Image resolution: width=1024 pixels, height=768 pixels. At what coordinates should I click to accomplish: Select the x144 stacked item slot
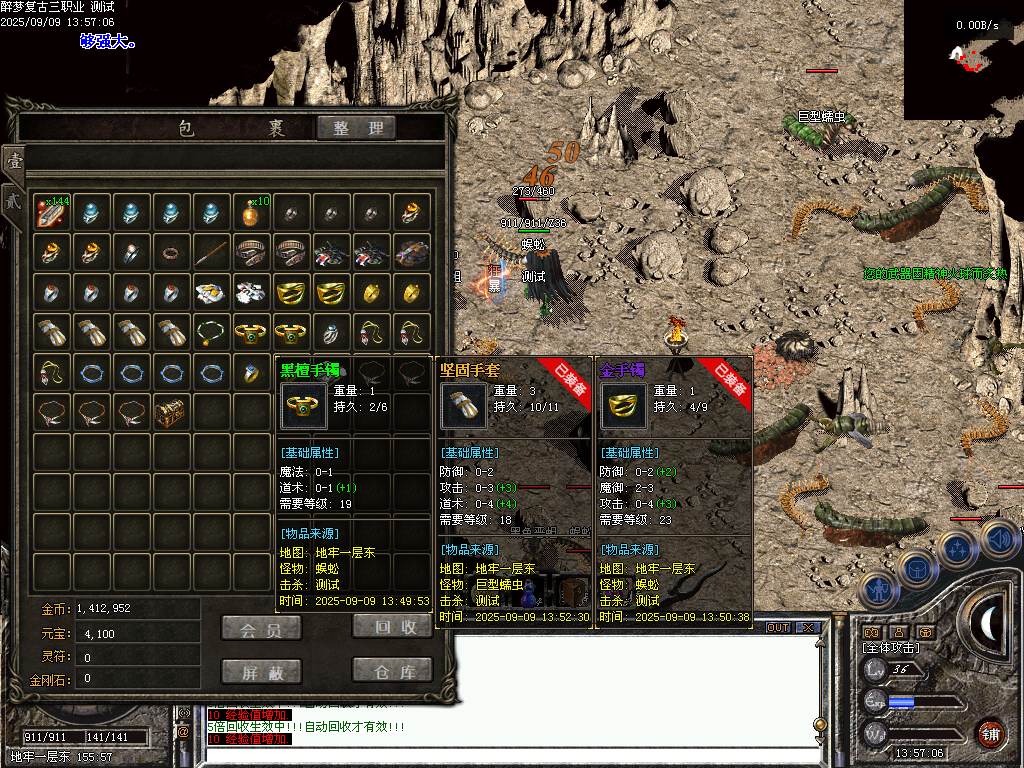point(52,211)
